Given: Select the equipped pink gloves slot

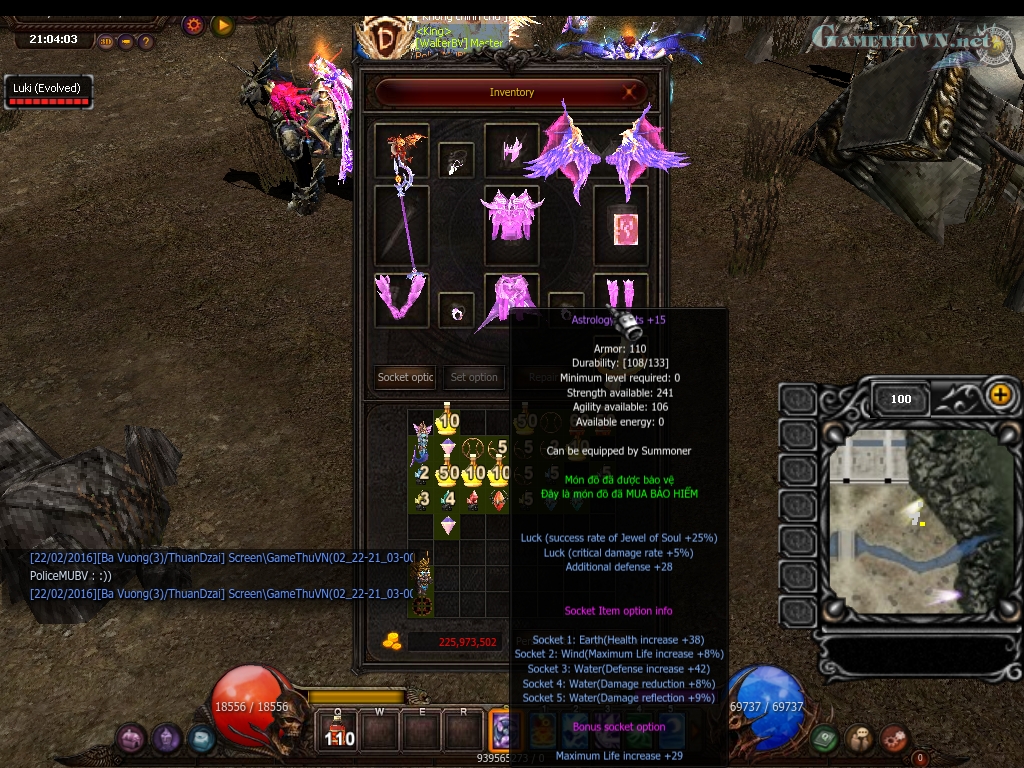Looking at the screenshot, I should [x=402, y=298].
